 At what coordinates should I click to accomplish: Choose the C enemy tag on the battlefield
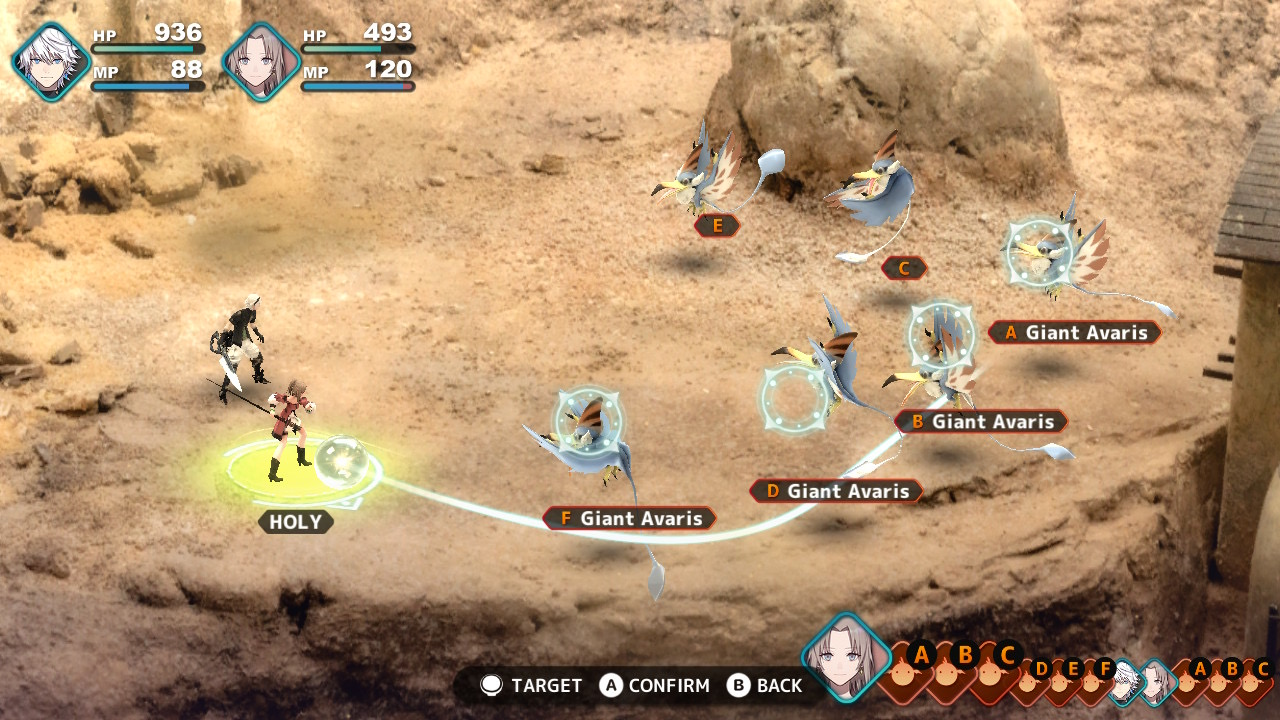point(904,268)
